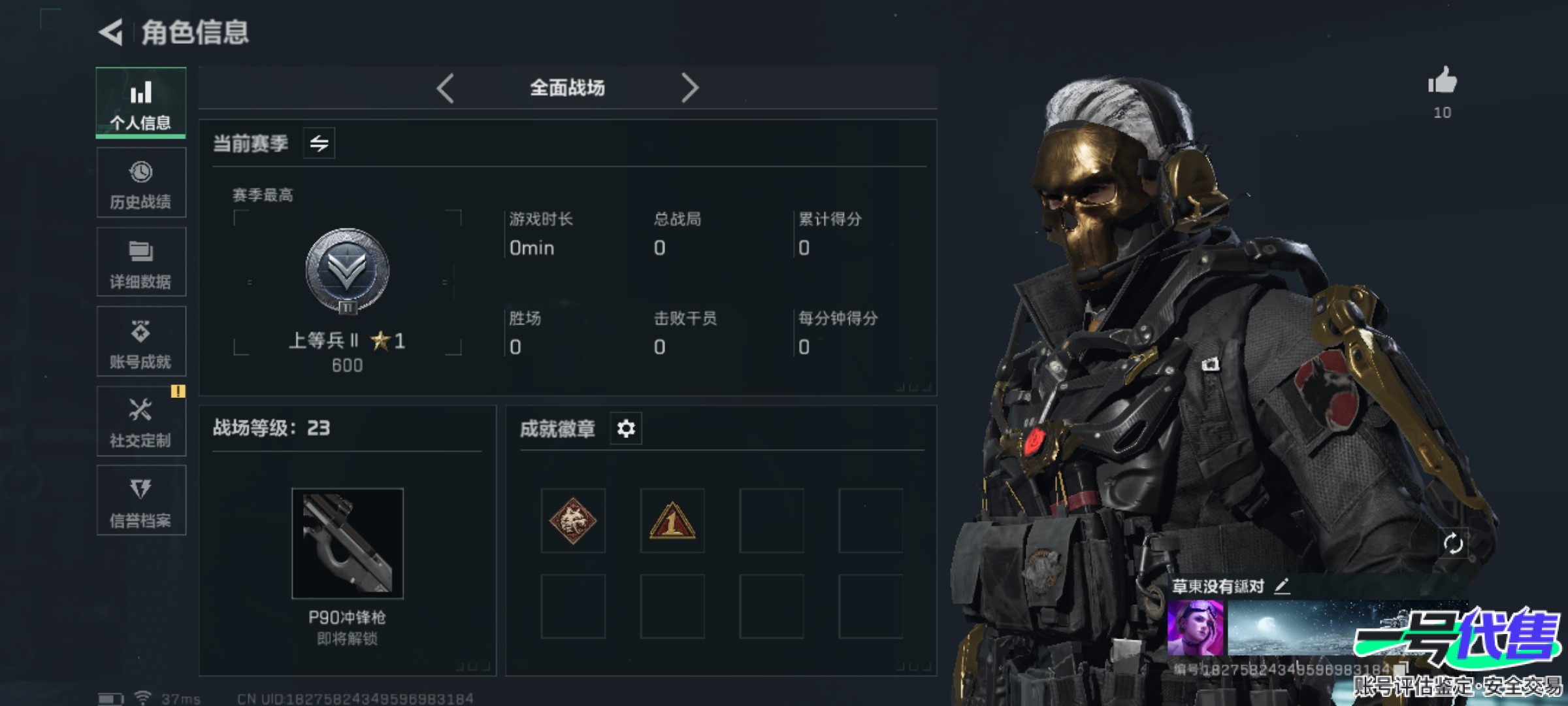The image size is (1568, 706).
Task: Open the 历史战绩 tab
Action: tap(141, 183)
